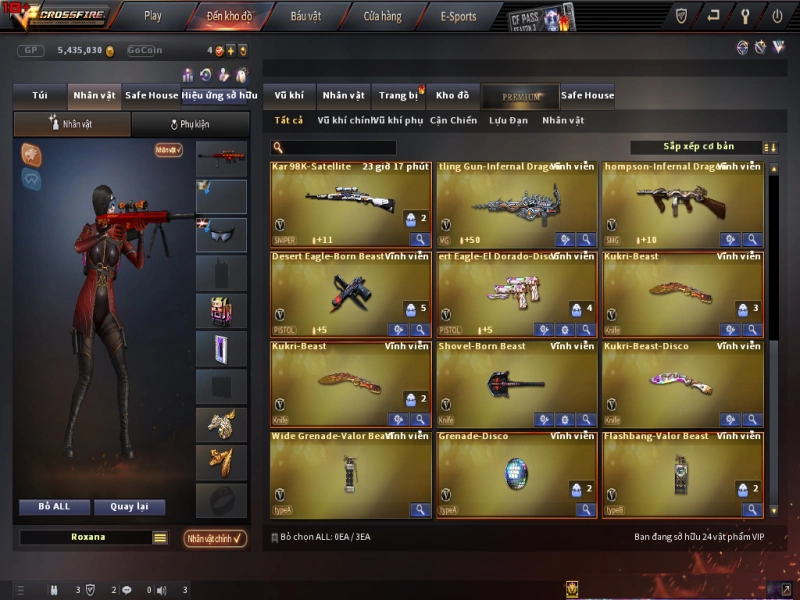Click the Bỏ ALL button

pos(54,507)
